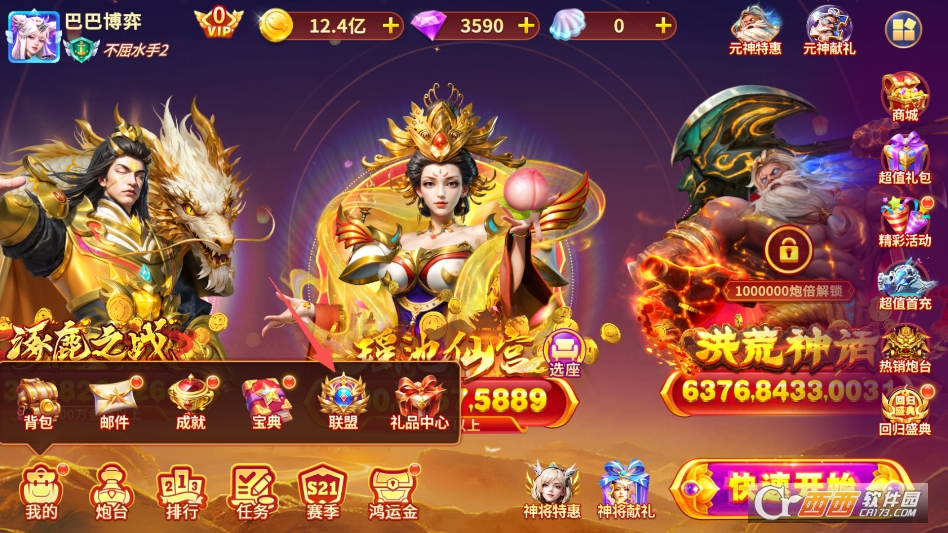Add more gold coins with the plus button
This screenshot has width=948, height=533.
[390, 26]
